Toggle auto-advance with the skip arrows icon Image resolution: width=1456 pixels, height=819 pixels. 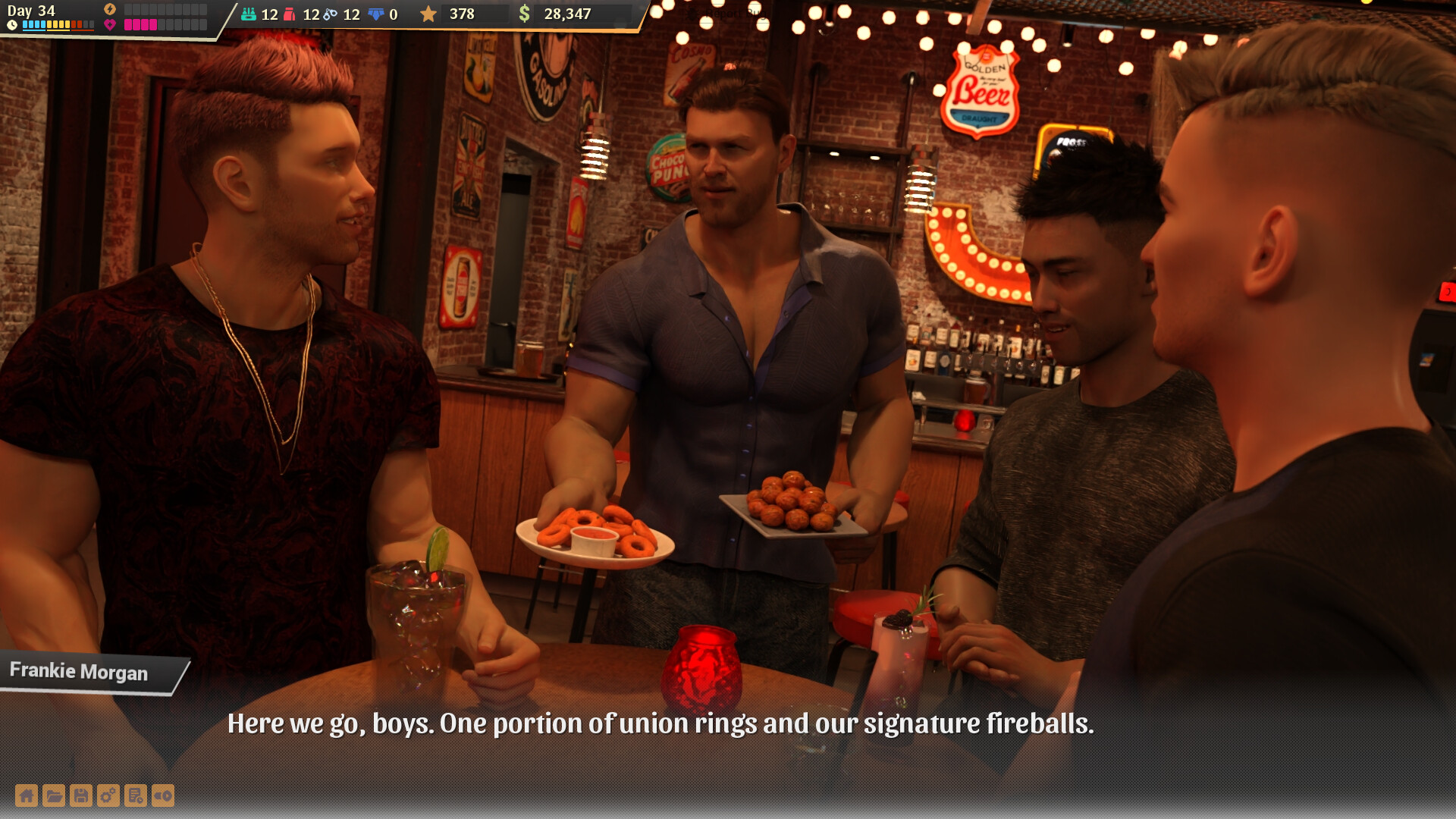click(162, 795)
